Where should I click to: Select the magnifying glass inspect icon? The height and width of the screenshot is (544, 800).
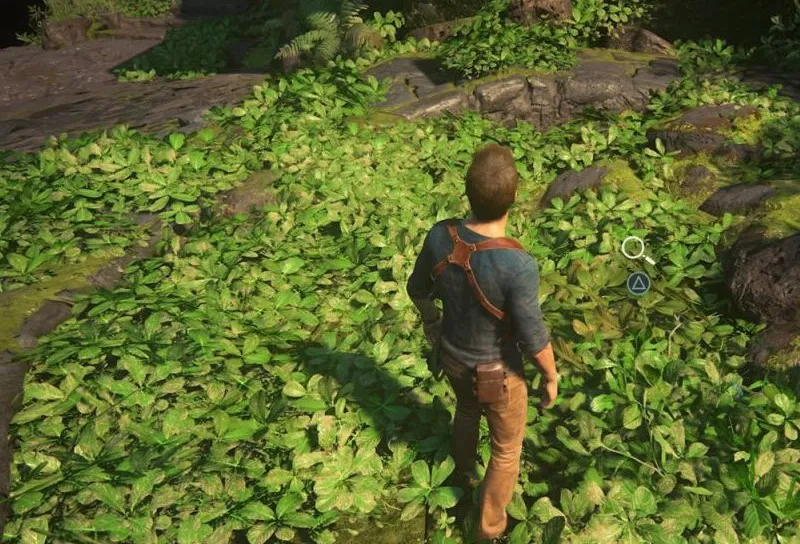pos(635,248)
